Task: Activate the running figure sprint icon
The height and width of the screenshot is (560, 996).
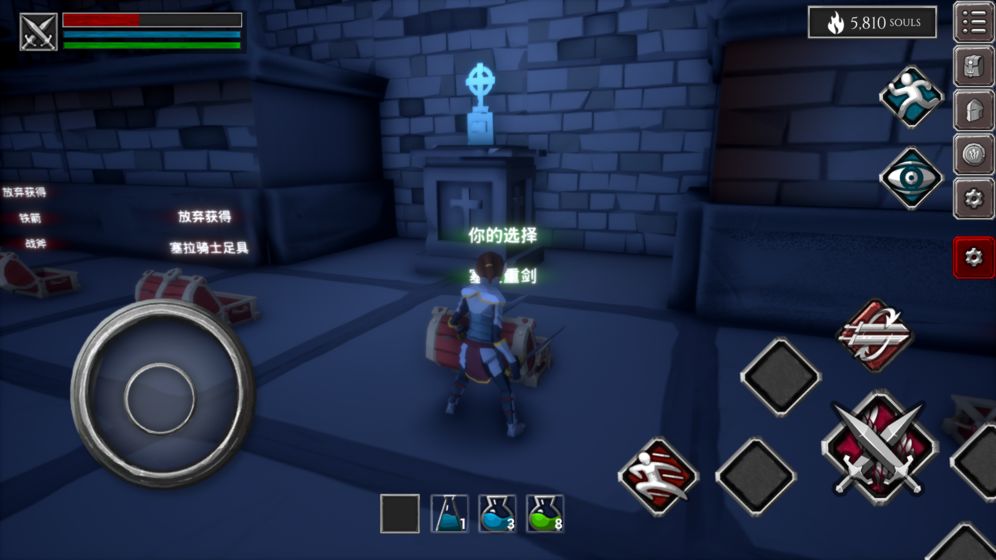Action: [911, 96]
